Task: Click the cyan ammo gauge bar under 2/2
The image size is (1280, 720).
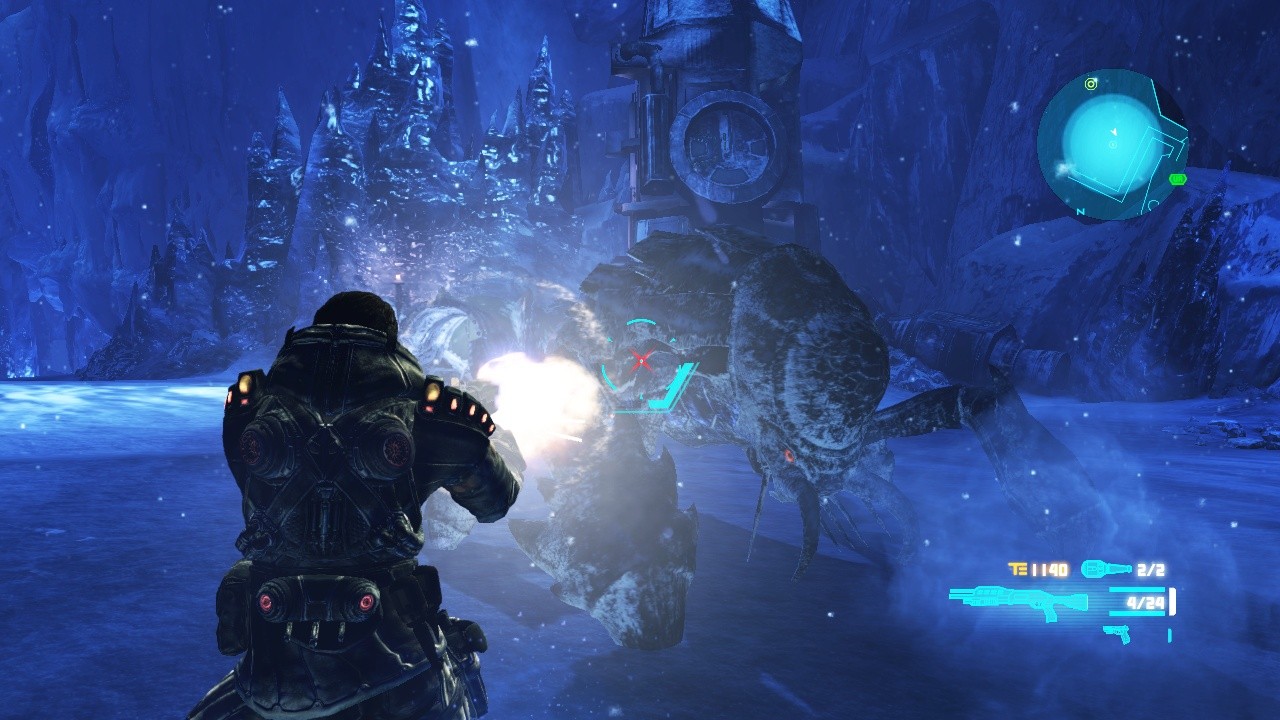Action: 1136,590
